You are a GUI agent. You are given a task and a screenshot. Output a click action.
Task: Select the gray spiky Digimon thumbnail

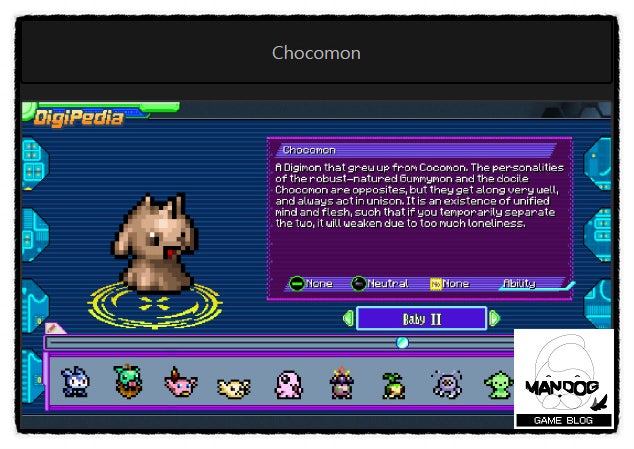click(x=446, y=383)
